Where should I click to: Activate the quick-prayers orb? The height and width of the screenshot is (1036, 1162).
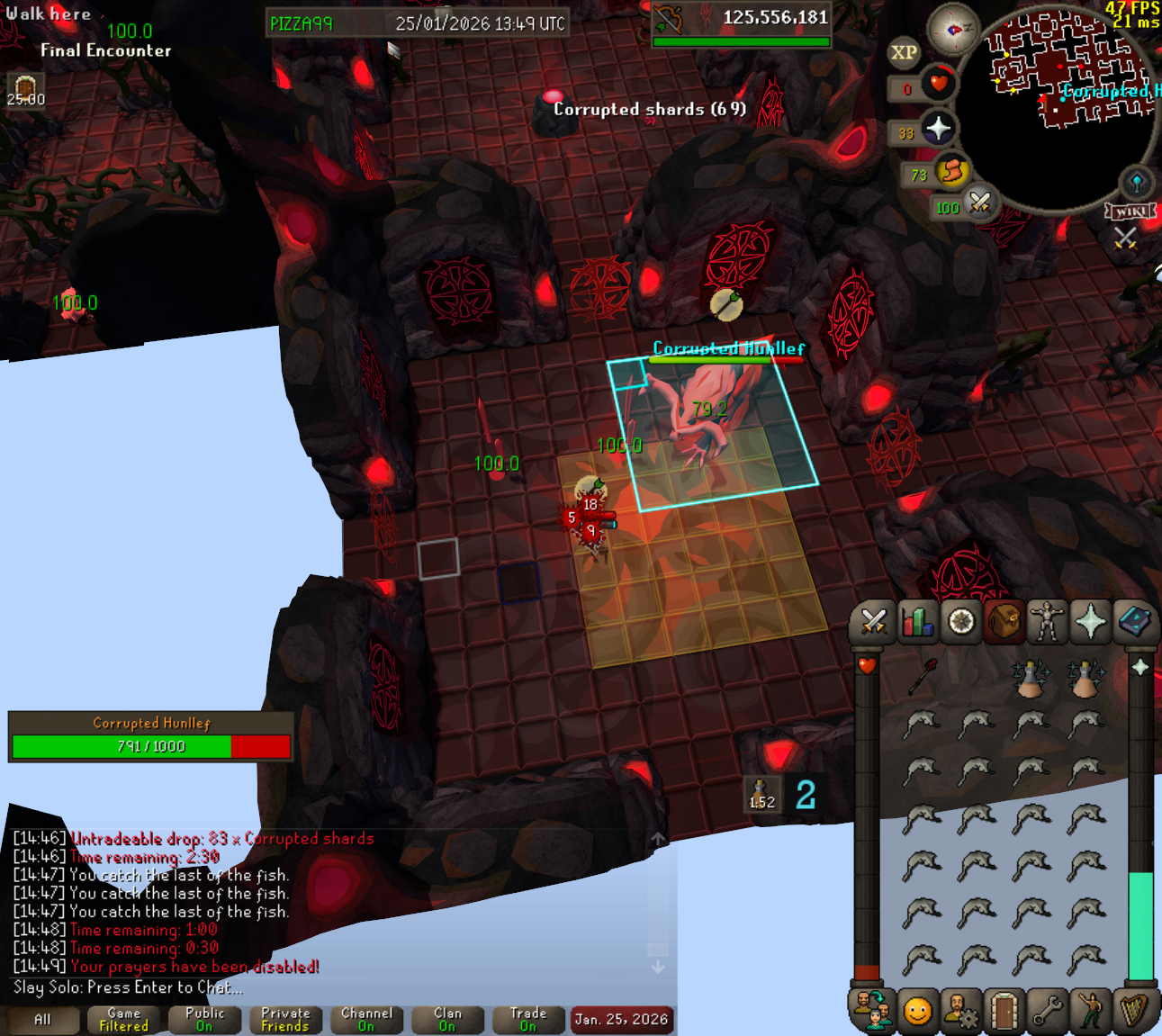(x=938, y=129)
